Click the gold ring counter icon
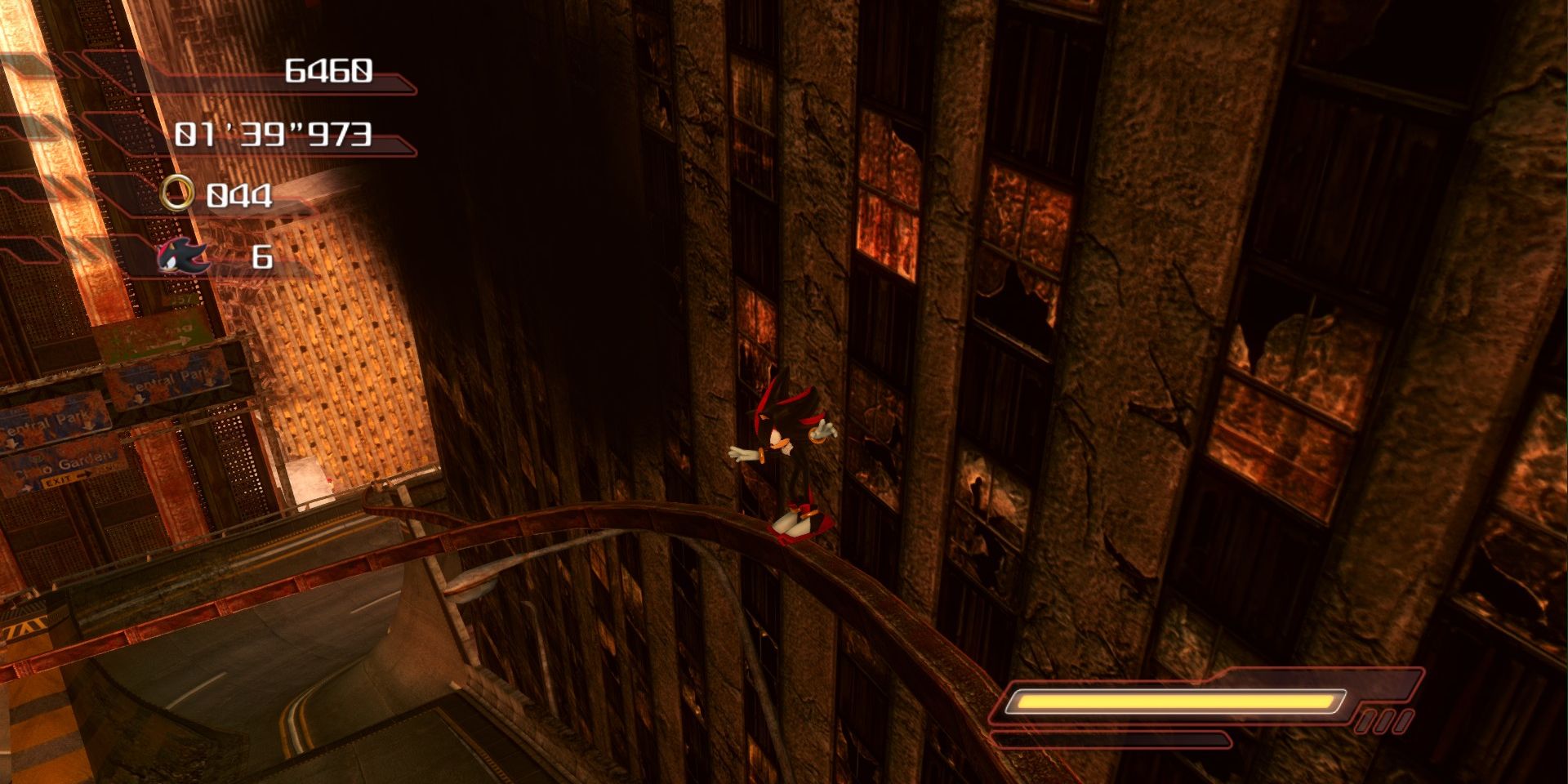1568x784 pixels. [x=177, y=194]
